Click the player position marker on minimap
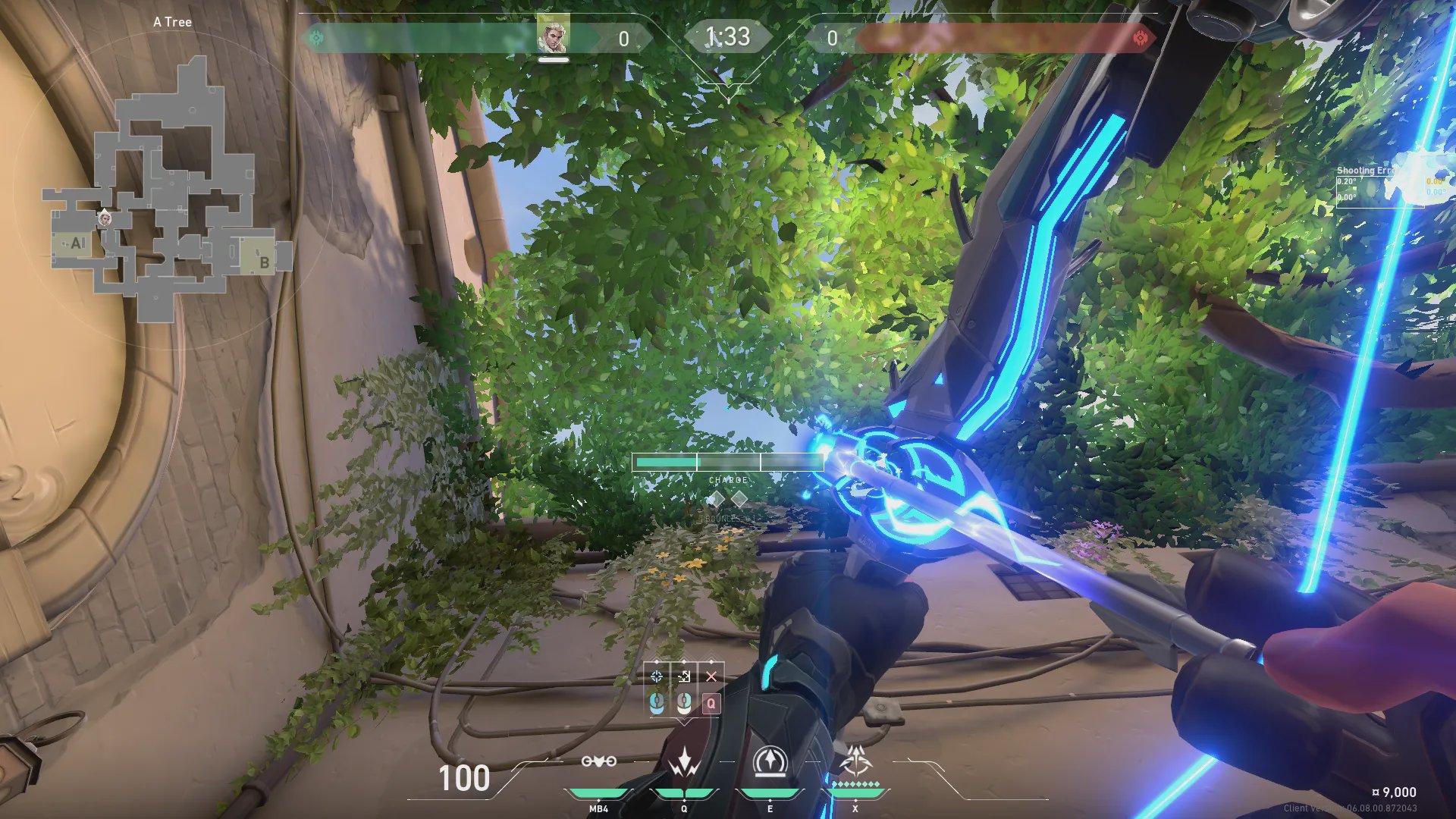The width and height of the screenshot is (1456, 819). pyautogui.click(x=105, y=219)
